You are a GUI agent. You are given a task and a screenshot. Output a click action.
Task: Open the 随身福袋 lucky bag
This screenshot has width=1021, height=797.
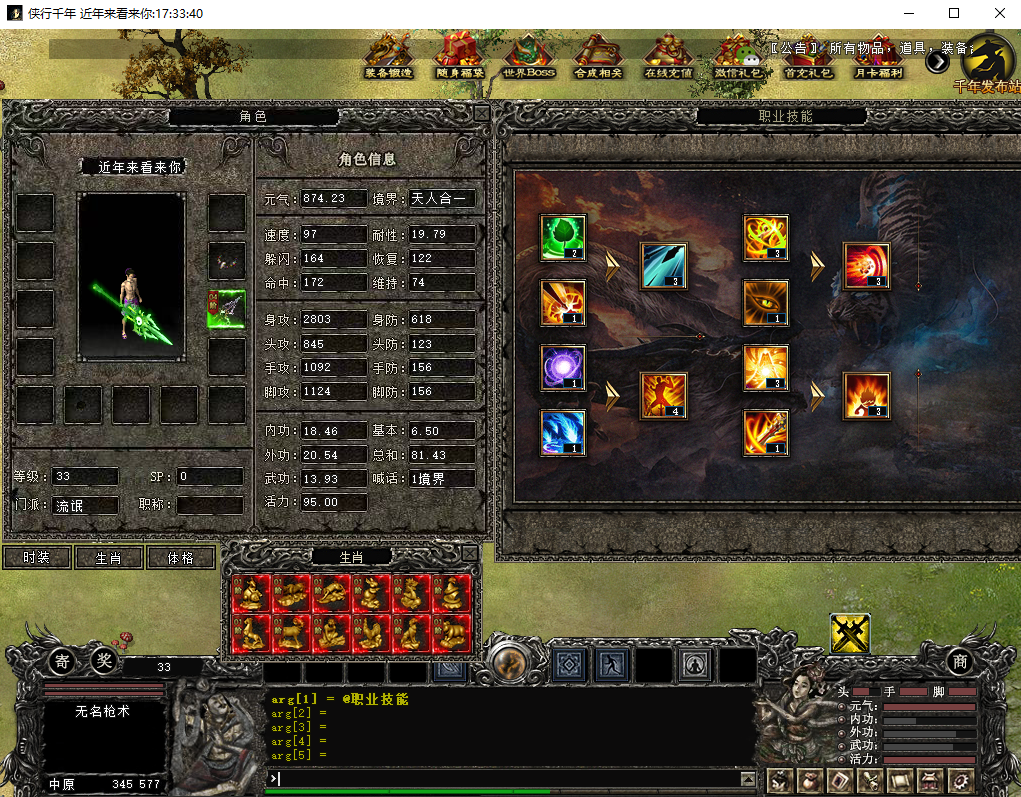(x=459, y=57)
